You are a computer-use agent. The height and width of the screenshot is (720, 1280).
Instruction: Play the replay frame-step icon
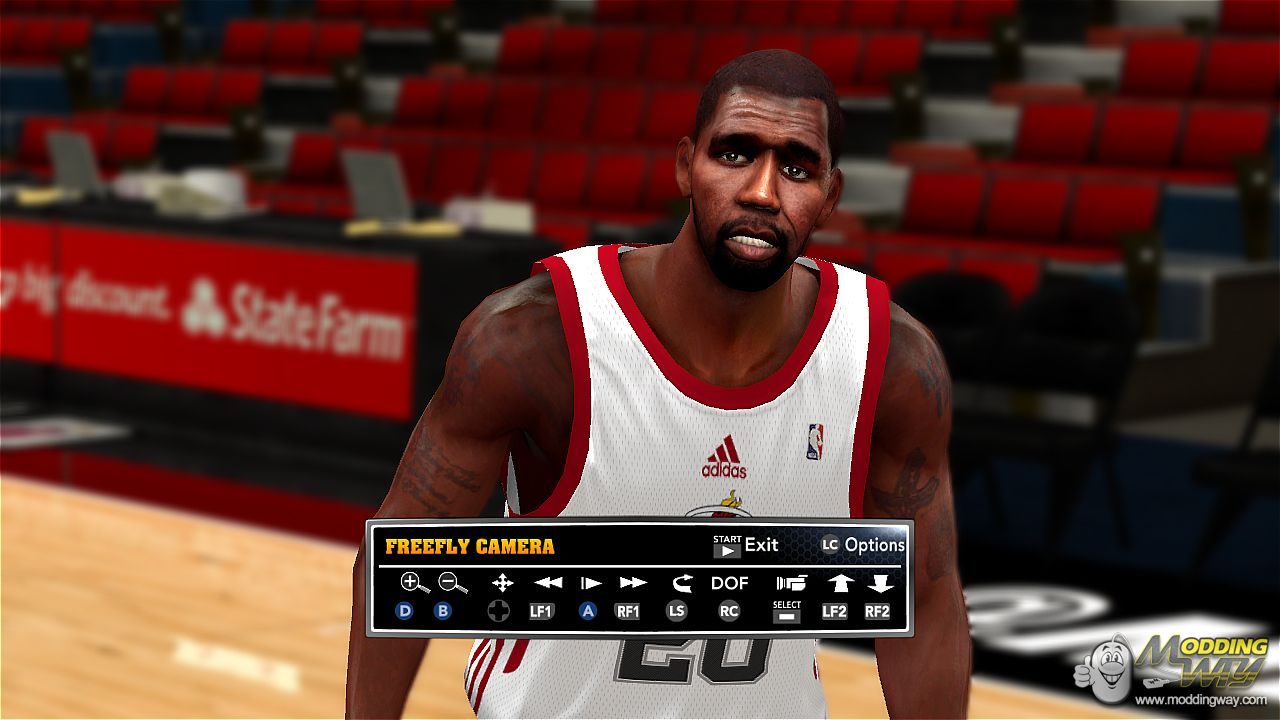click(590, 582)
